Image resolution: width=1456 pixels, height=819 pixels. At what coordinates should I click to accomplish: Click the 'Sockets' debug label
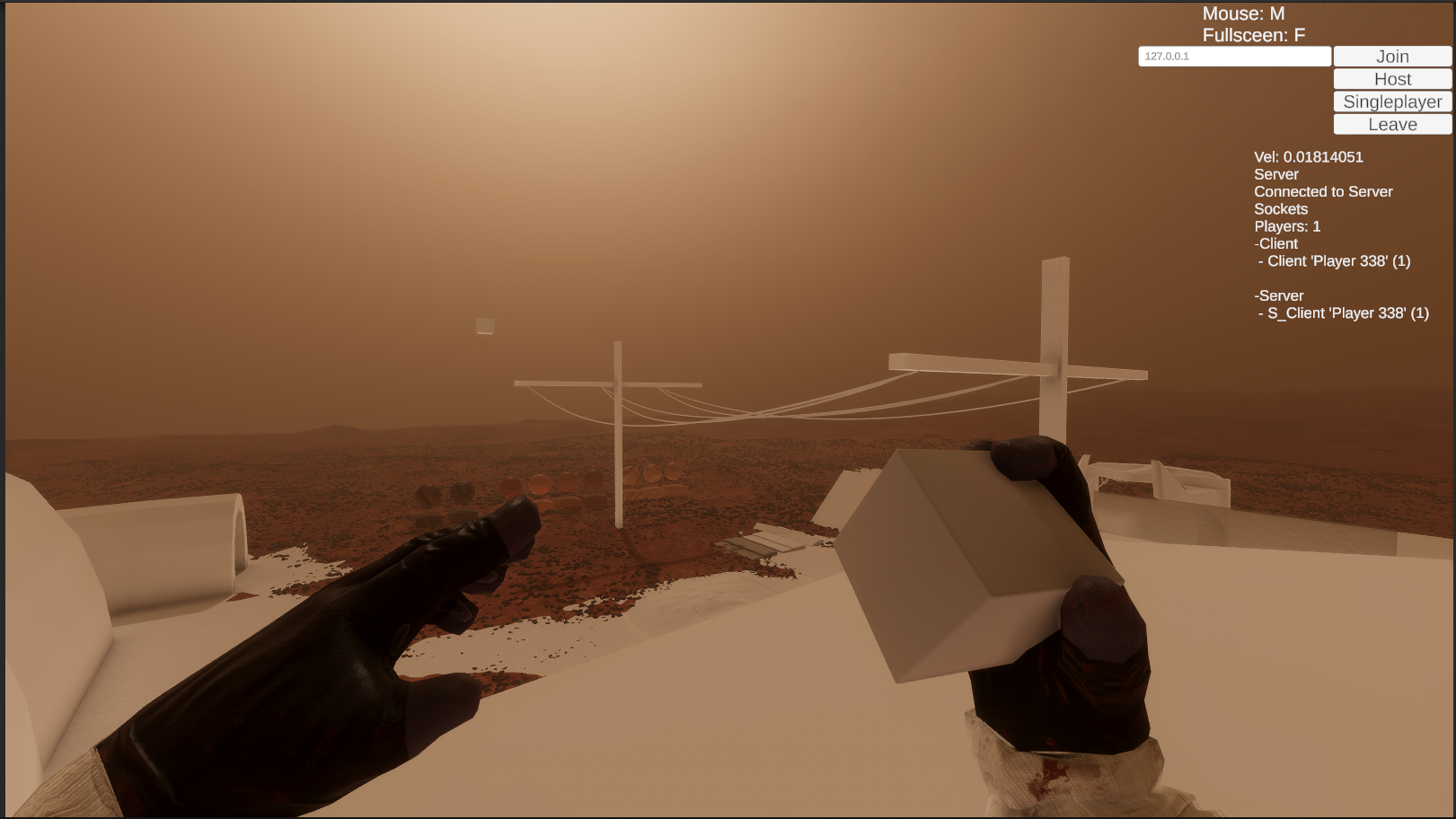(1282, 208)
